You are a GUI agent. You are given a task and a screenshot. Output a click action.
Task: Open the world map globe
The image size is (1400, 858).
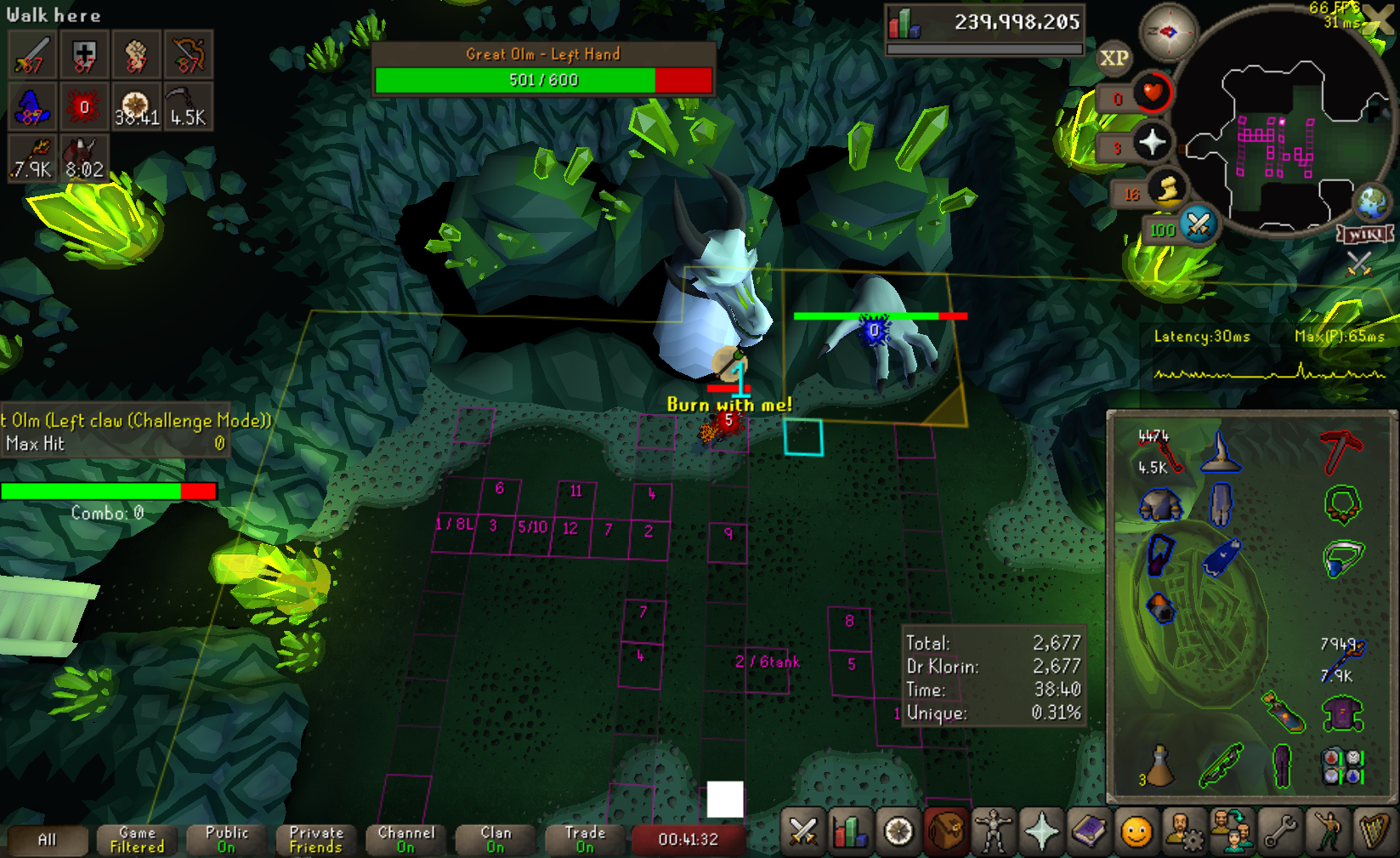[x=1372, y=202]
